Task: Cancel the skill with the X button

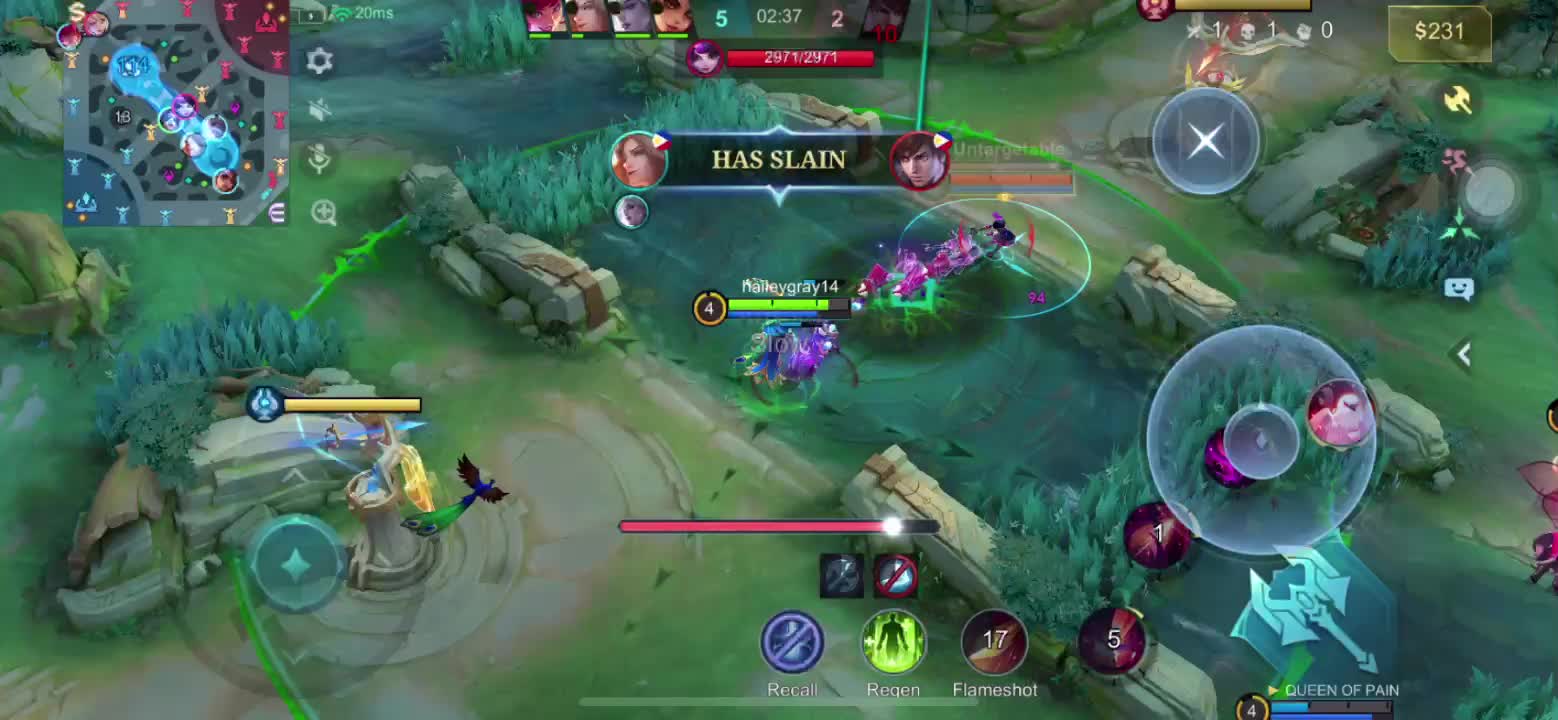Action: (1206, 142)
